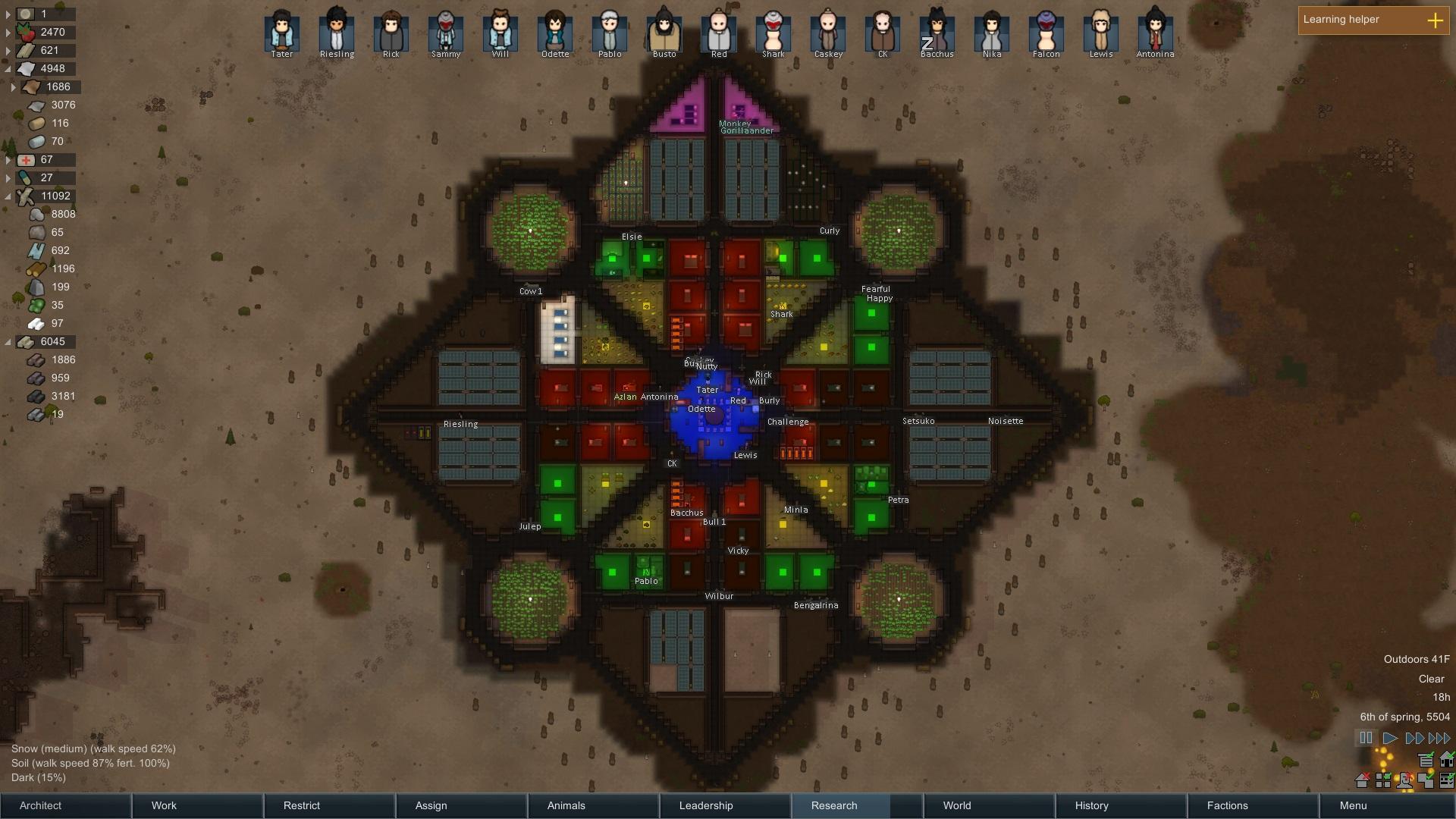Viewport: 1456px width, 819px height.
Task: Switch to the World view
Action: point(989,805)
